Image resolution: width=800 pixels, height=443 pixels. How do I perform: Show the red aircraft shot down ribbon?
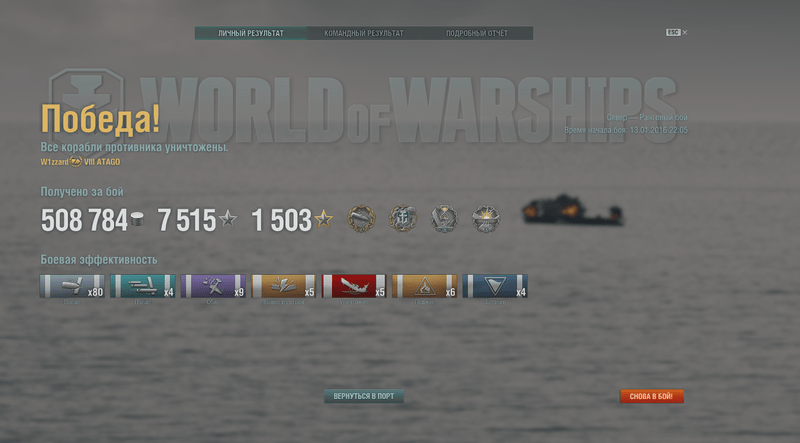354,287
